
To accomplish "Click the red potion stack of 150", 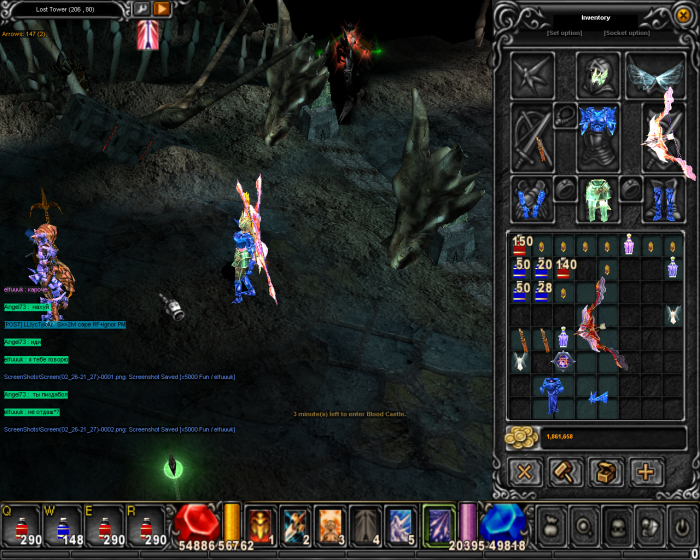I will point(521,246).
